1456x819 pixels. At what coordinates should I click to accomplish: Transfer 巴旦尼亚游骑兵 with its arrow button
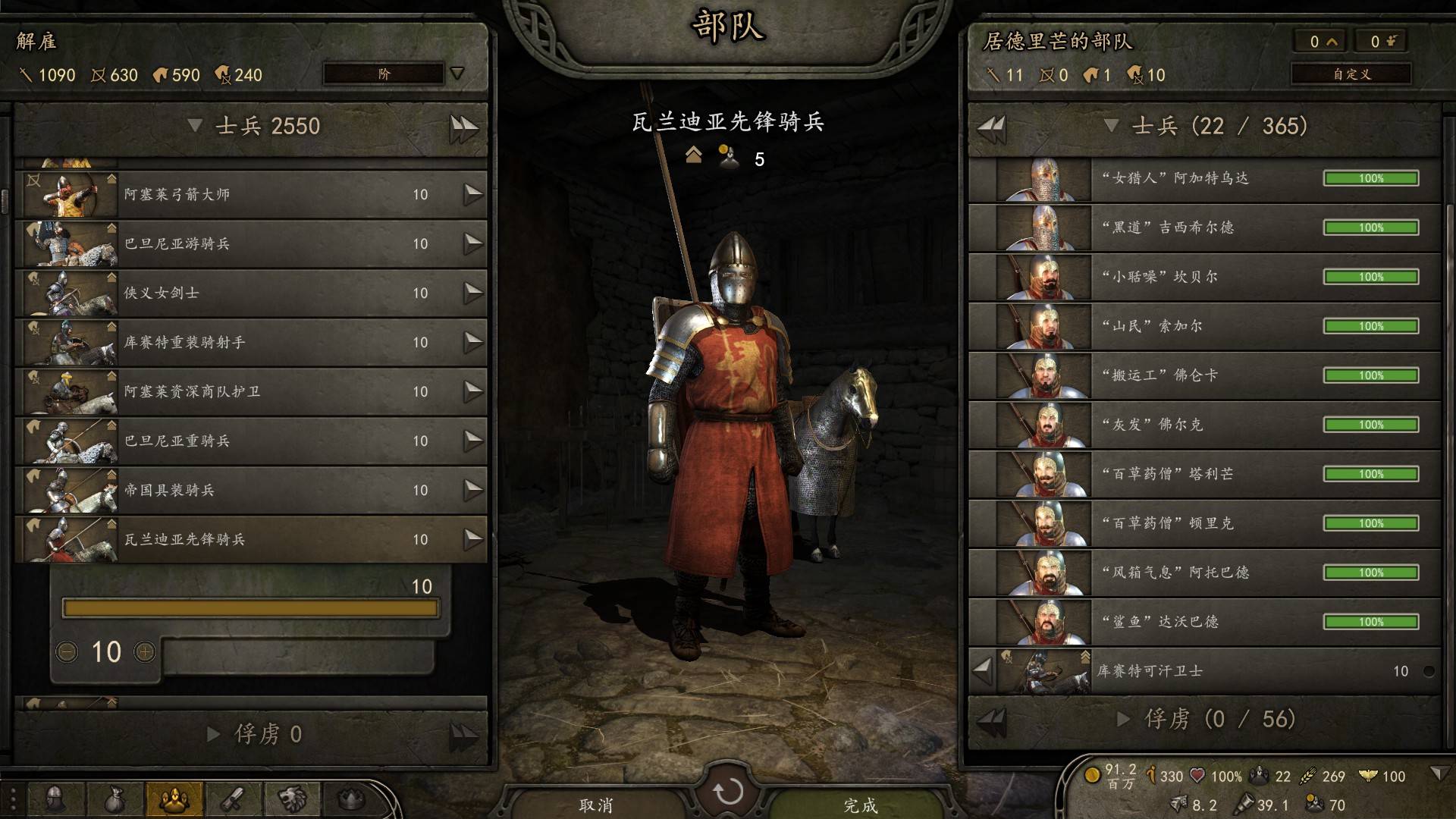(473, 243)
